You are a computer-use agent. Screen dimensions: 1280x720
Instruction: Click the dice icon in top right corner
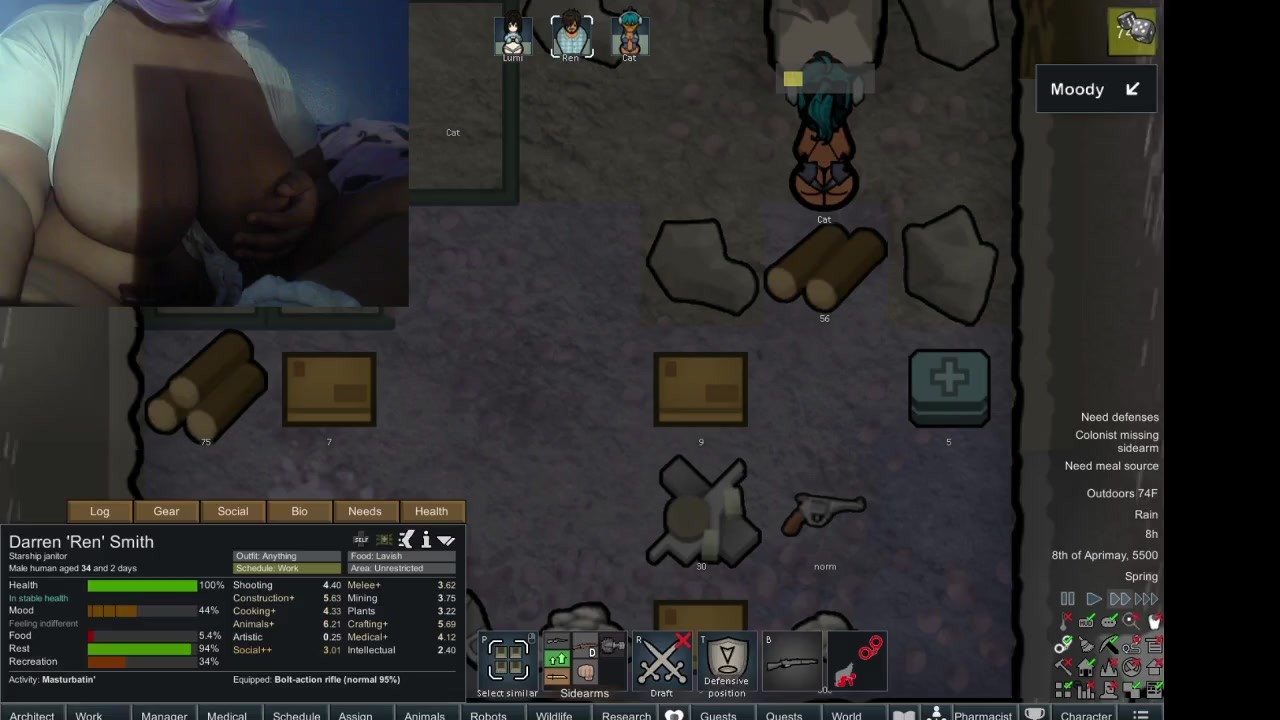(1131, 30)
